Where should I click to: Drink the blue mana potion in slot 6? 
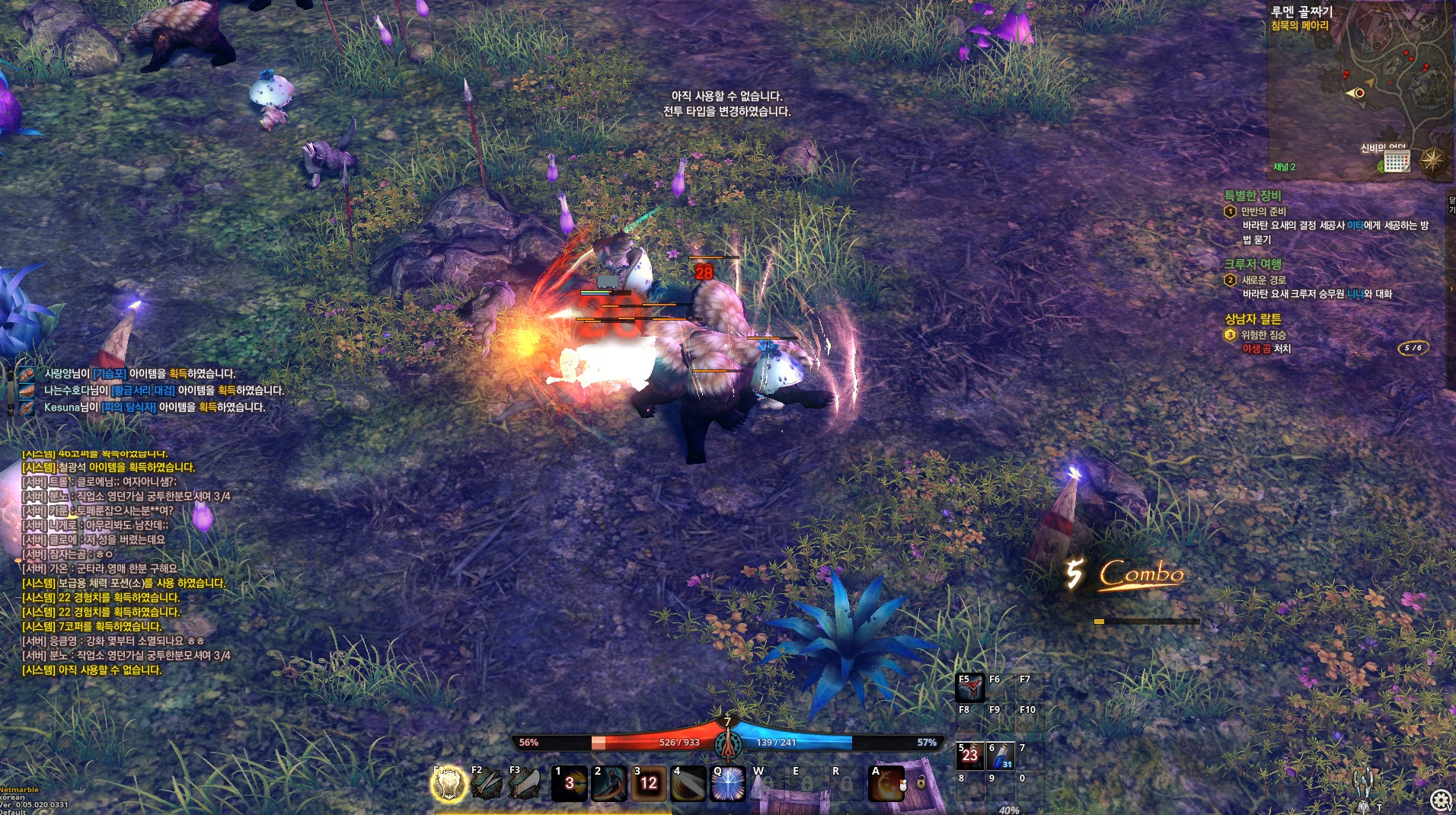pos(1001,756)
